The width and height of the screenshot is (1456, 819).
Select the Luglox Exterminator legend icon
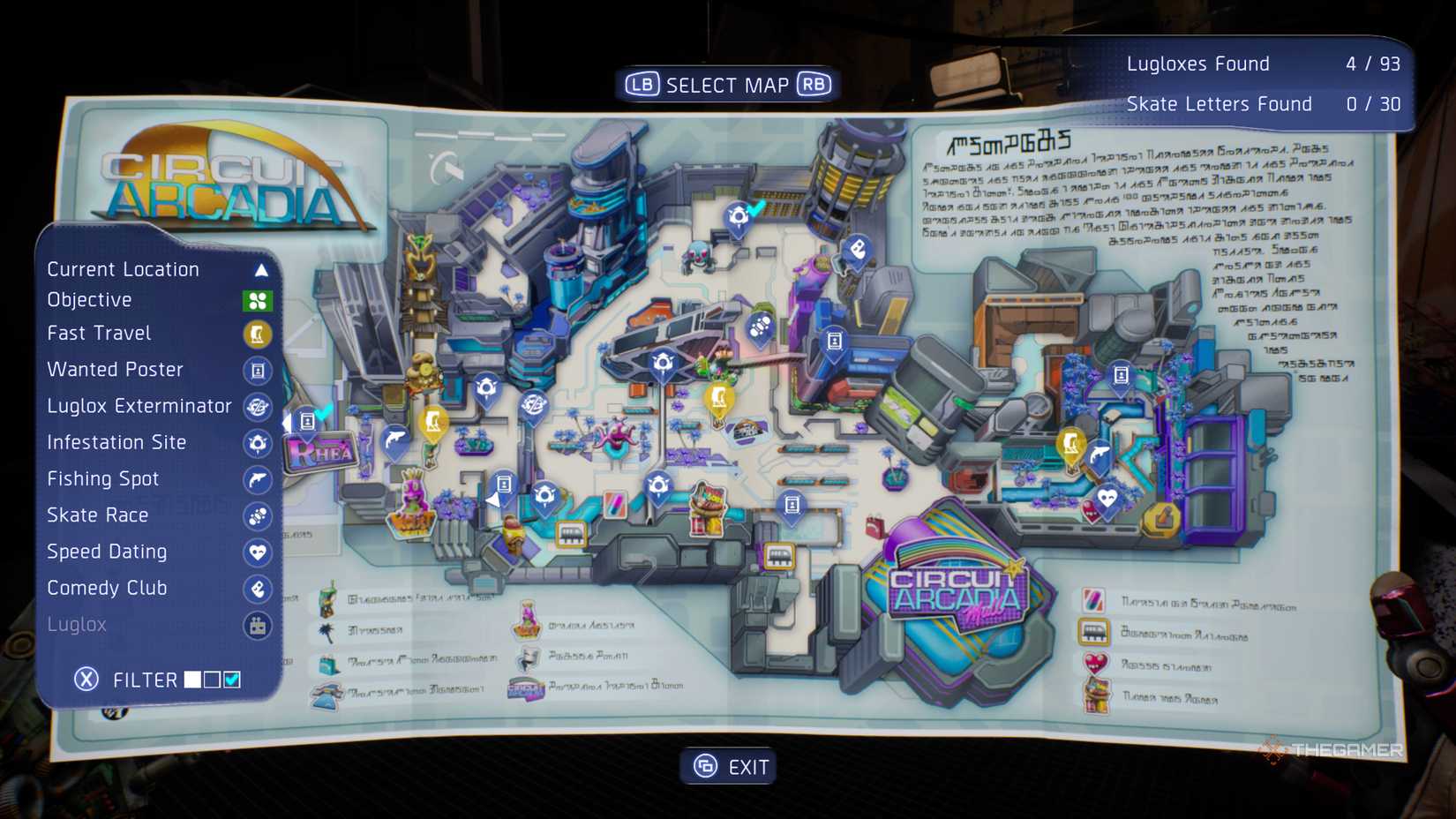257,408
